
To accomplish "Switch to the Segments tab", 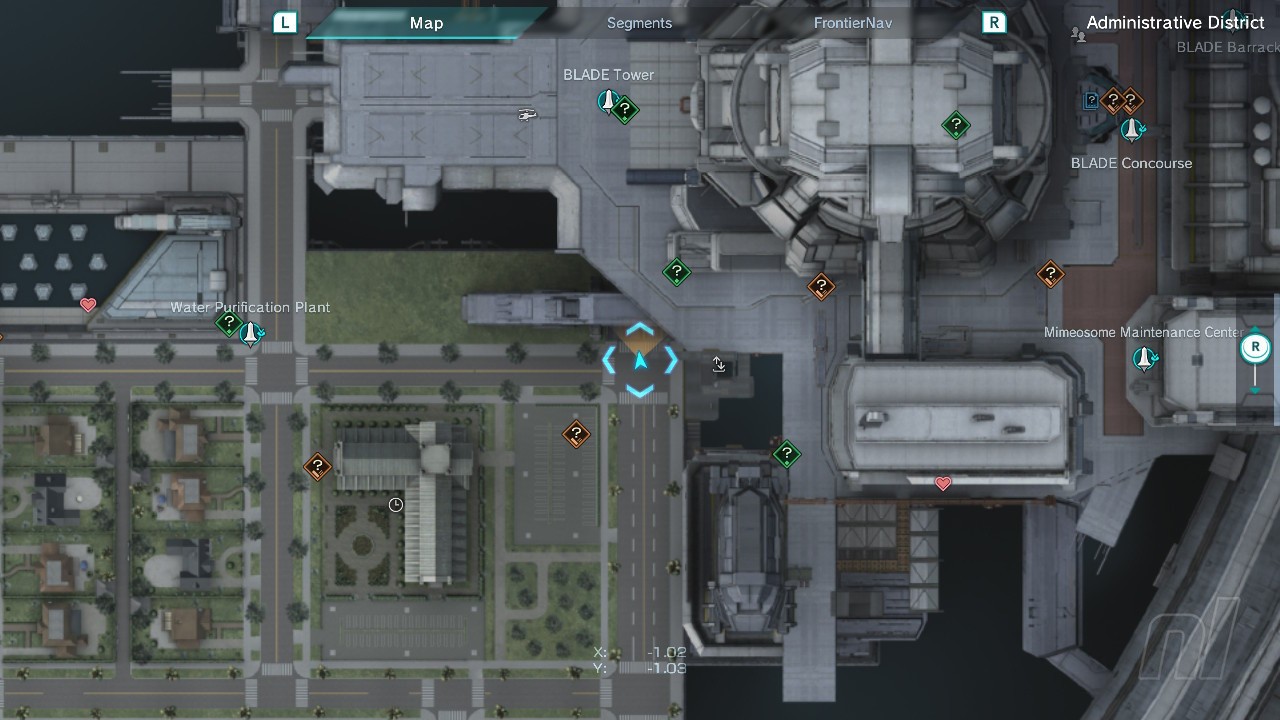I will coord(639,23).
